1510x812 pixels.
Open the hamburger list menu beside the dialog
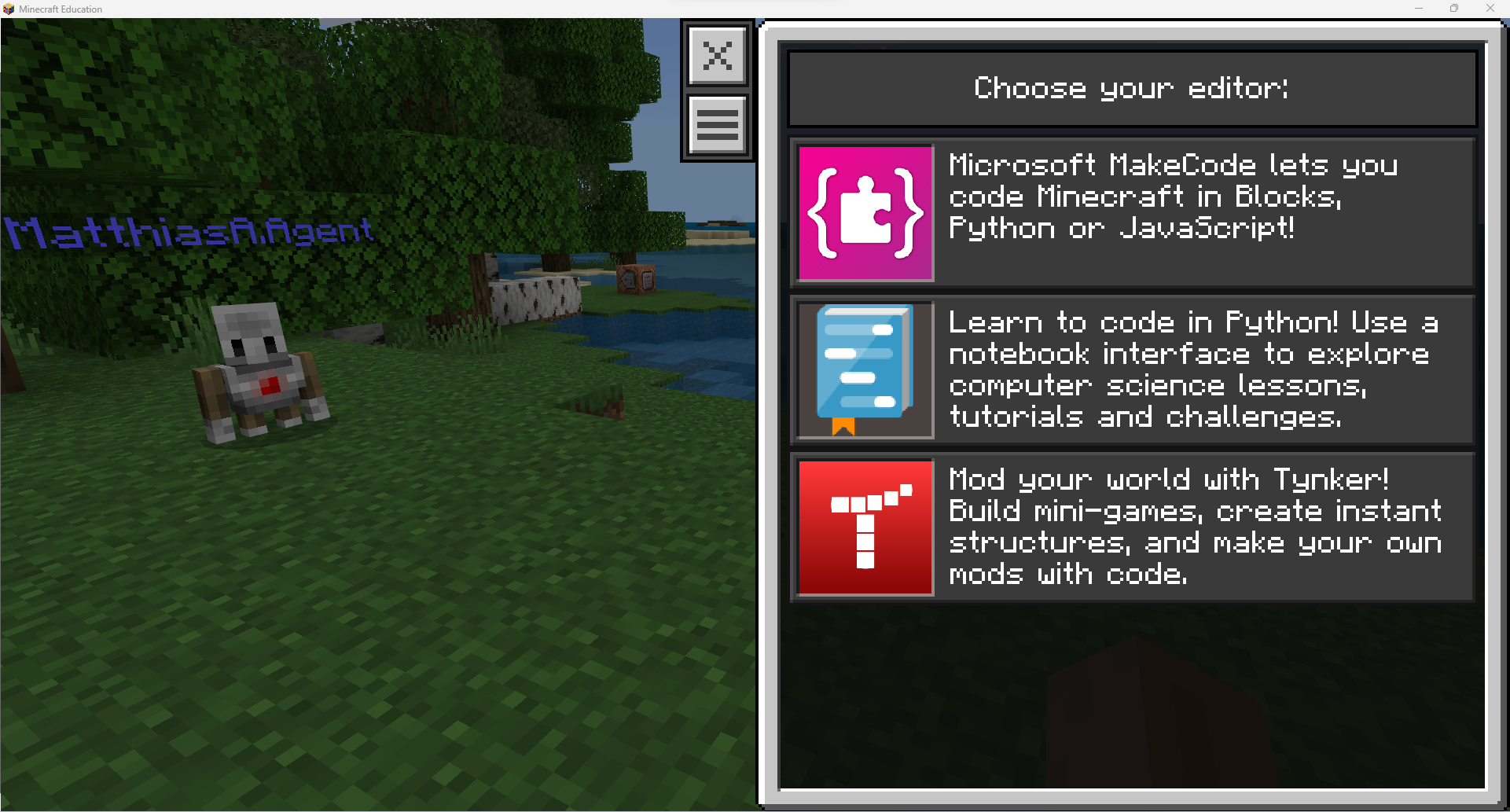[717, 124]
